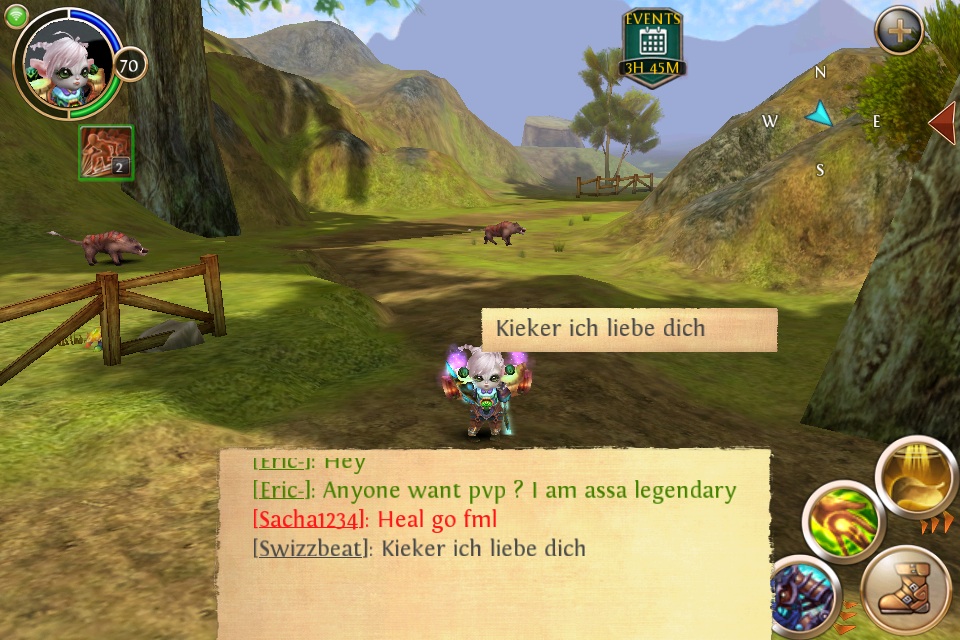Select the red running-figures buff icon
This screenshot has width=960, height=640.
106,153
